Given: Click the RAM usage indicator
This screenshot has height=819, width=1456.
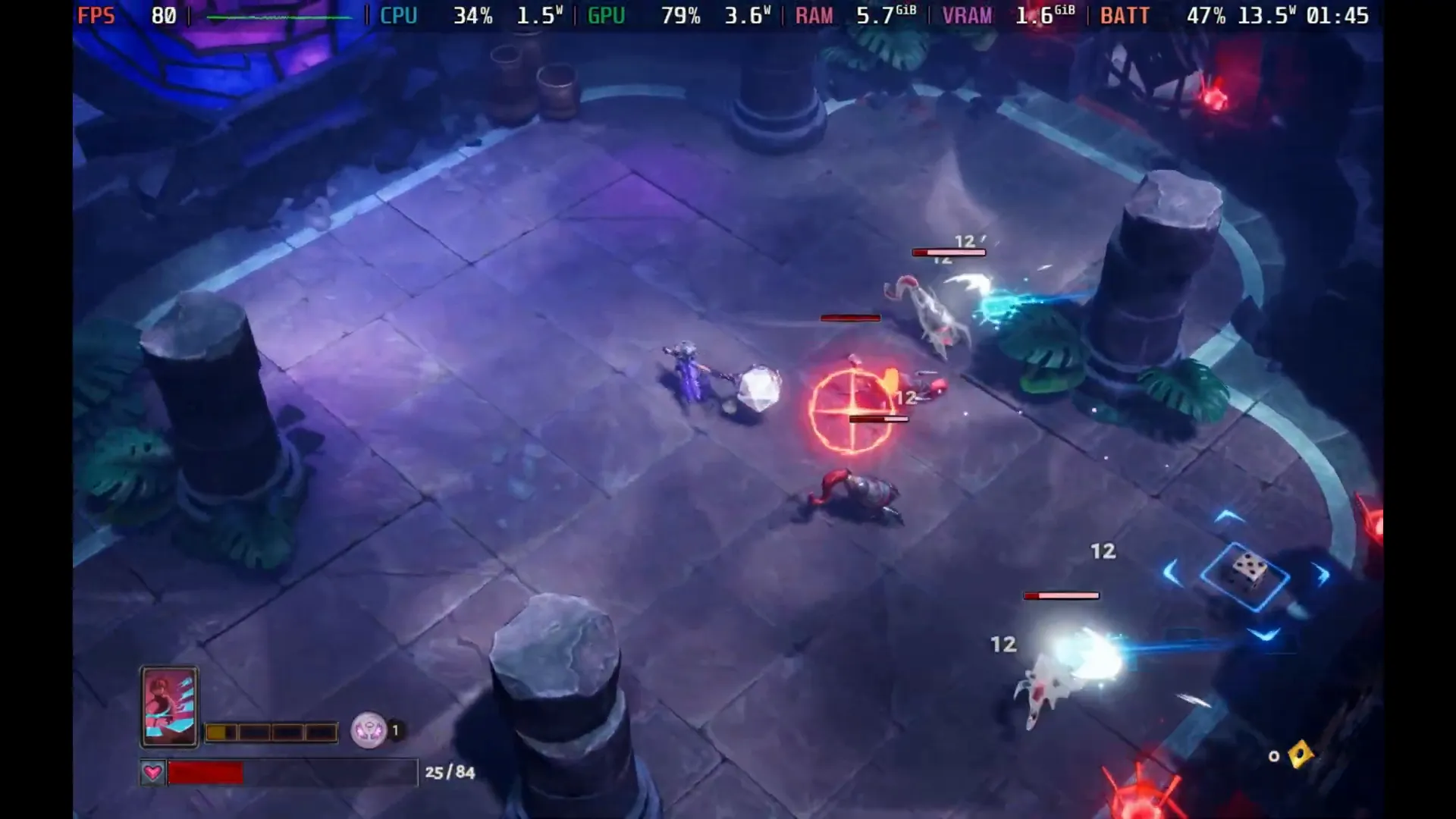Looking at the screenshot, I should coord(814,14).
